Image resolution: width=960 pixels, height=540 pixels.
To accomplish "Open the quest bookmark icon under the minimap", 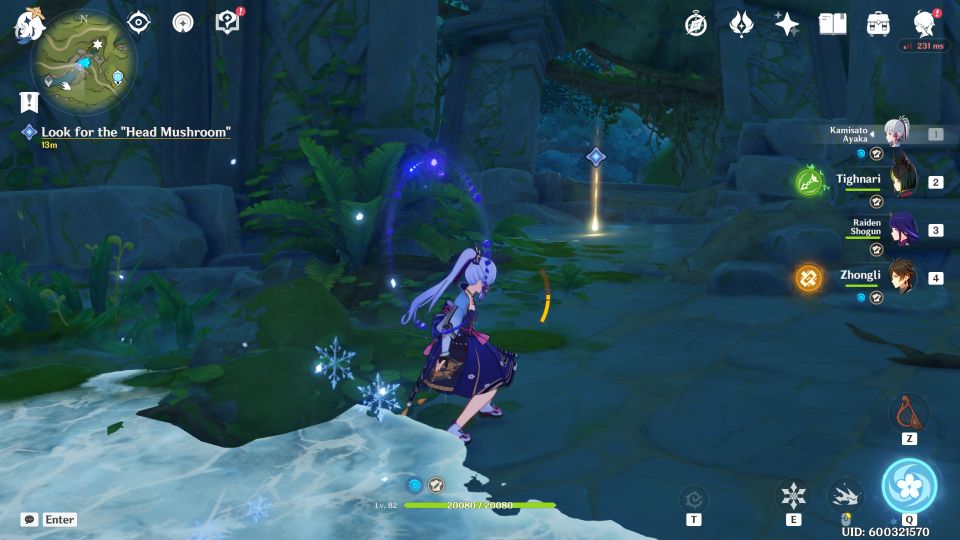I will (x=29, y=100).
